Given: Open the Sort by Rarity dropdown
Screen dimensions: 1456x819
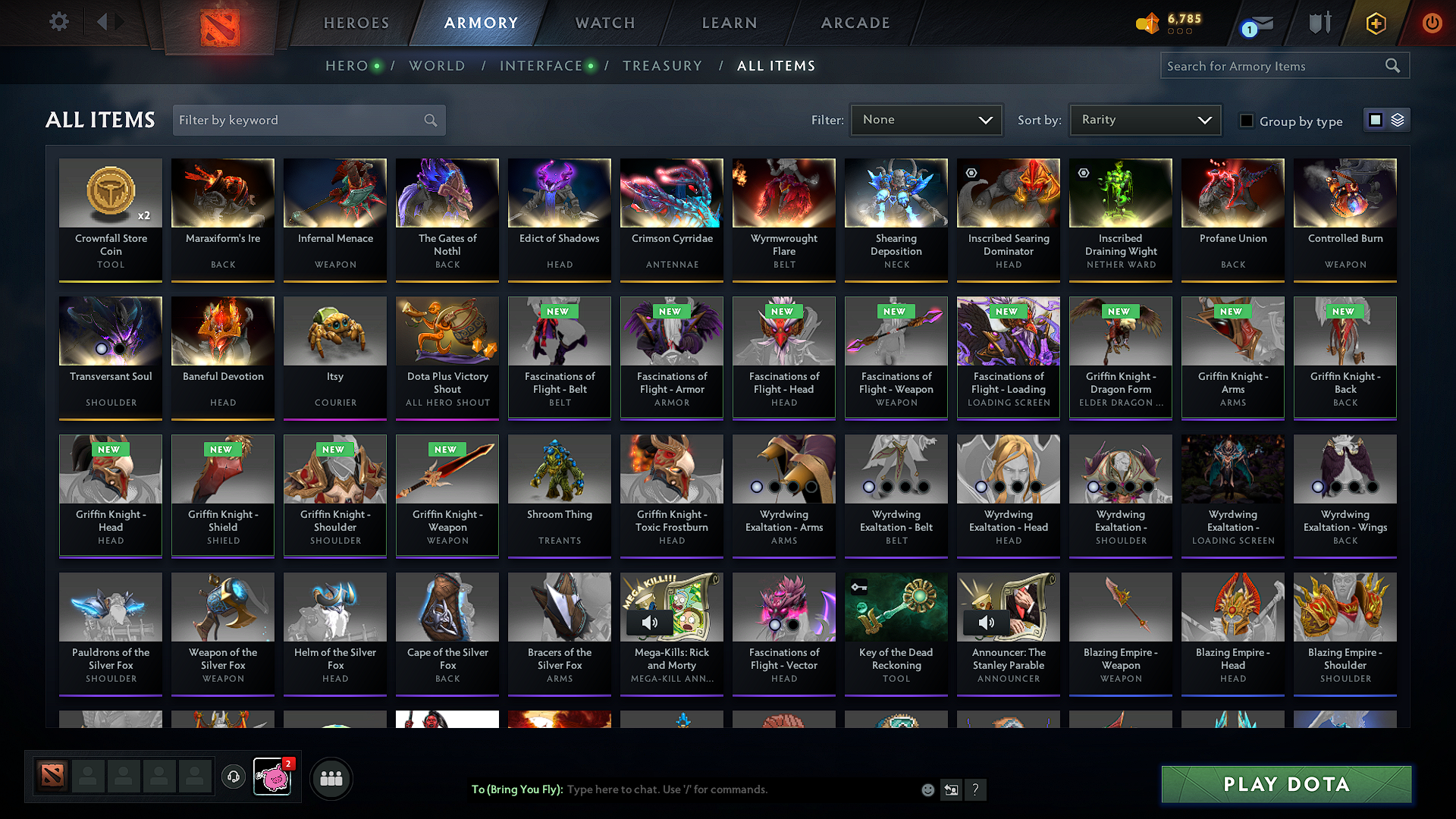Looking at the screenshot, I should [1144, 120].
